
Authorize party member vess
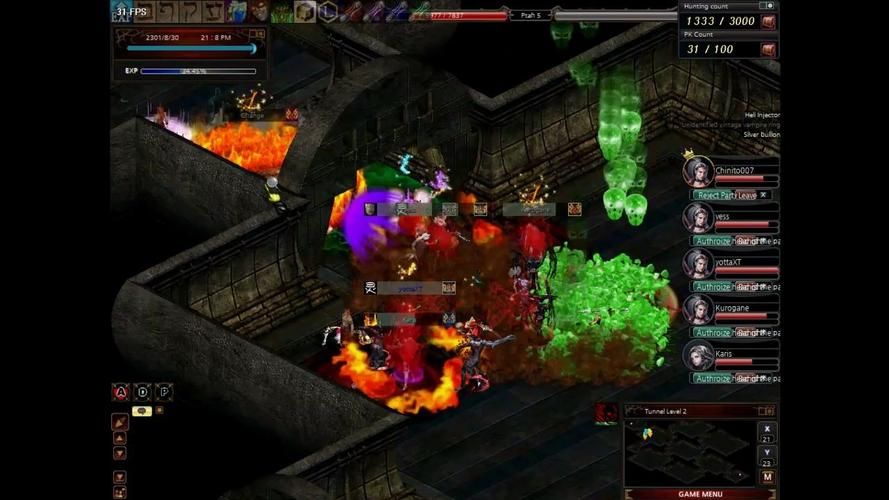pos(712,241)
